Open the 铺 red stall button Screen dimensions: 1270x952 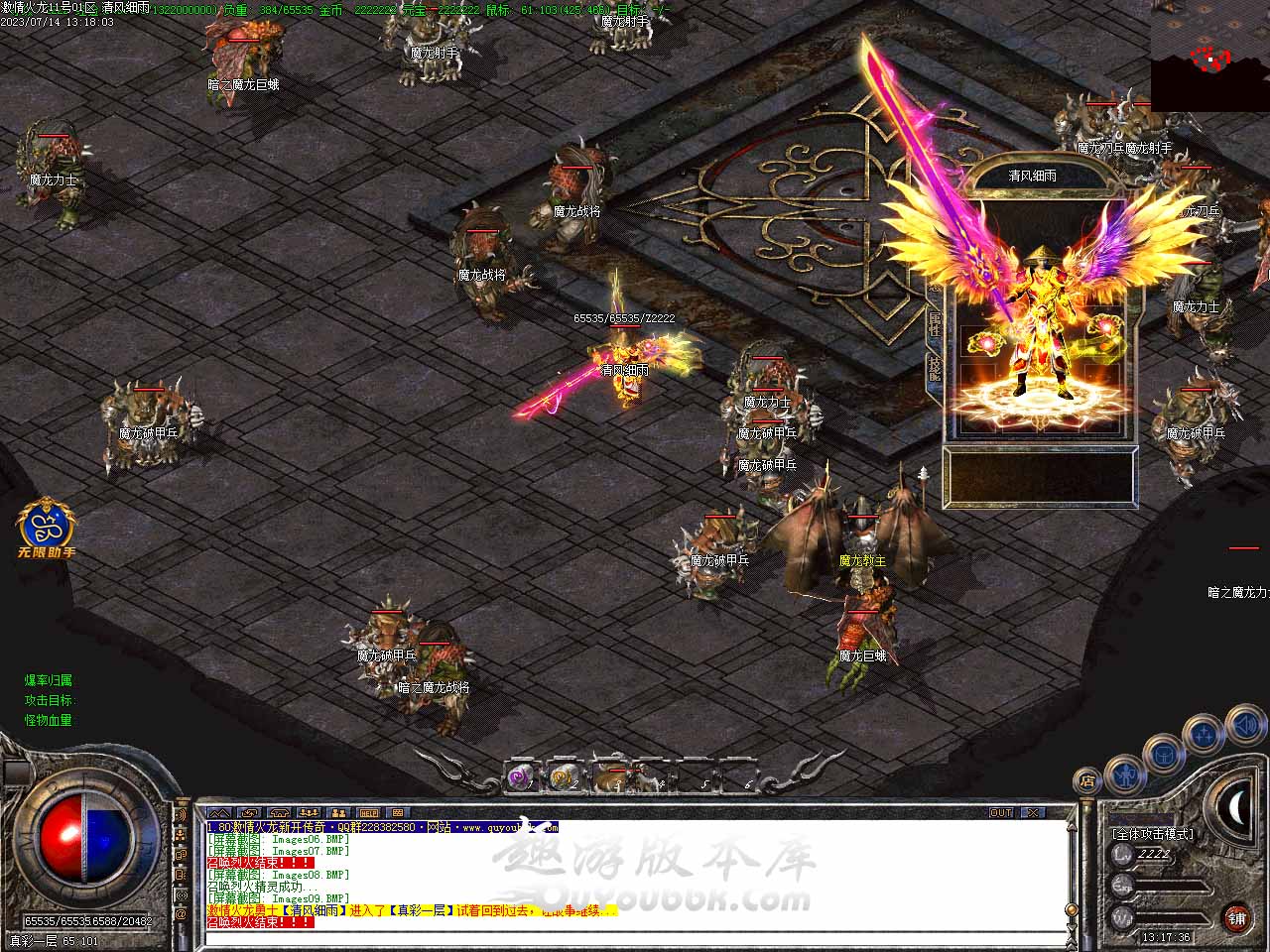click(1236, 918)
